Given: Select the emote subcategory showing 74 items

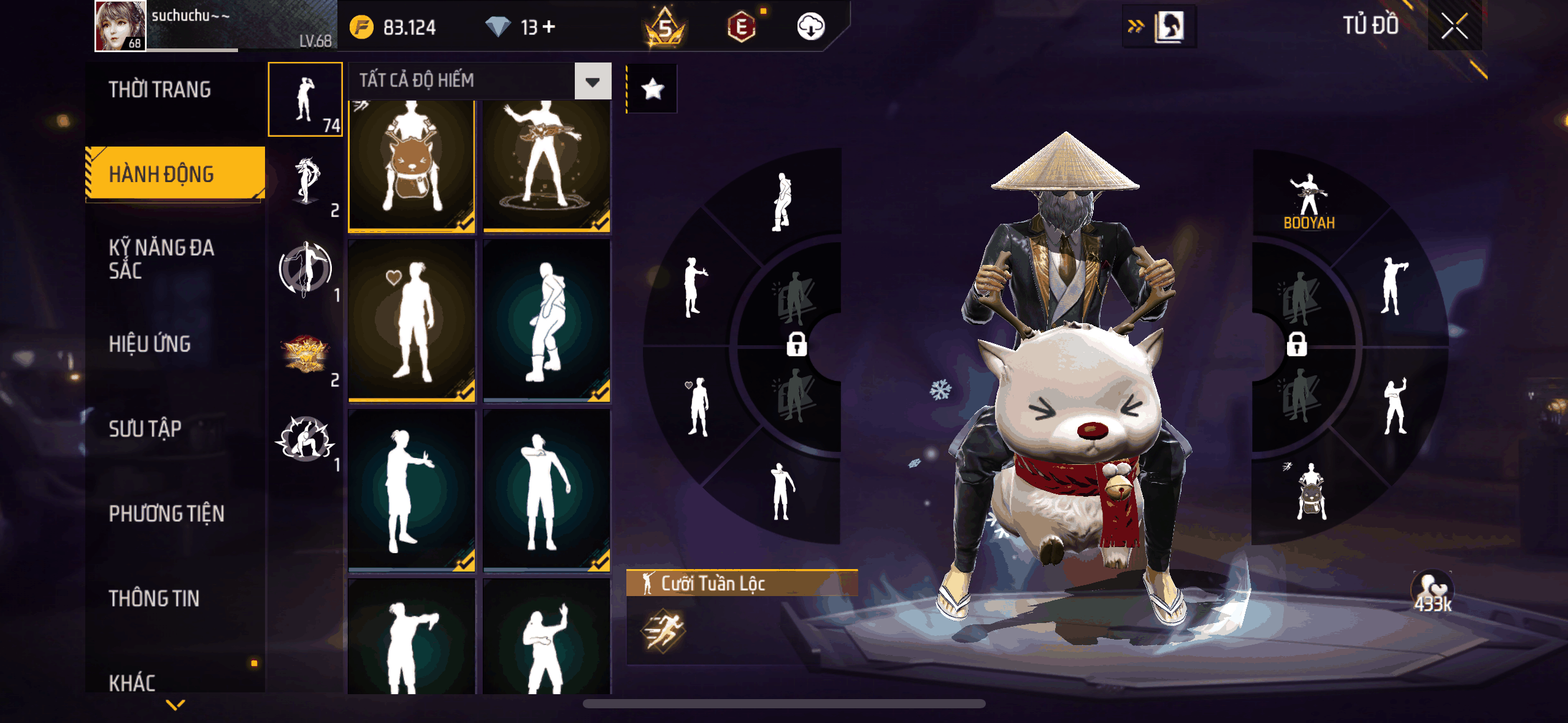Looking at the screenshot, I should point(306,99).
